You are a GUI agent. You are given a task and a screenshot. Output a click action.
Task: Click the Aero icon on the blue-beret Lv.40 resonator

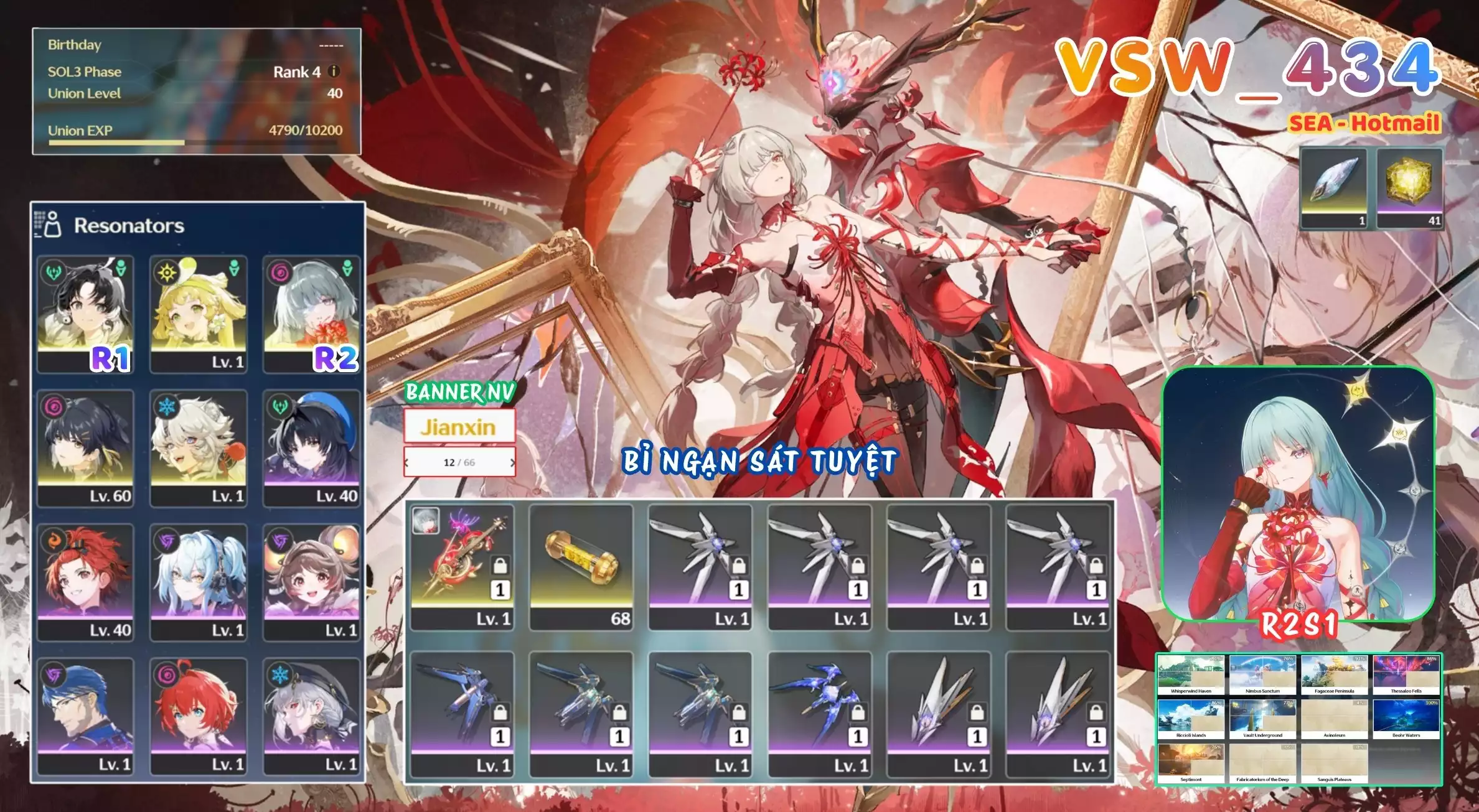pos(280,405)
